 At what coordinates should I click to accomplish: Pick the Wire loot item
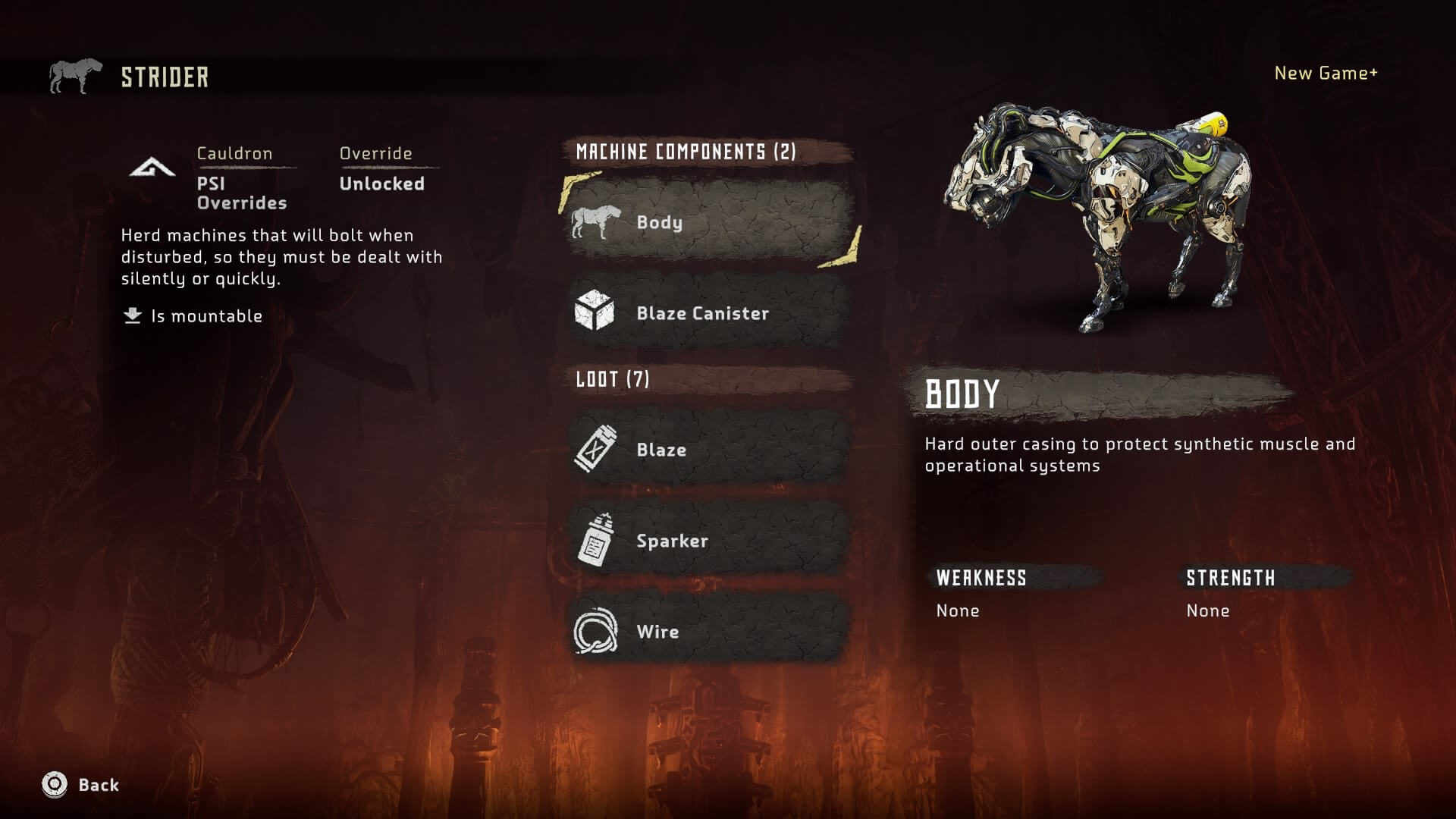coord(709,631)
